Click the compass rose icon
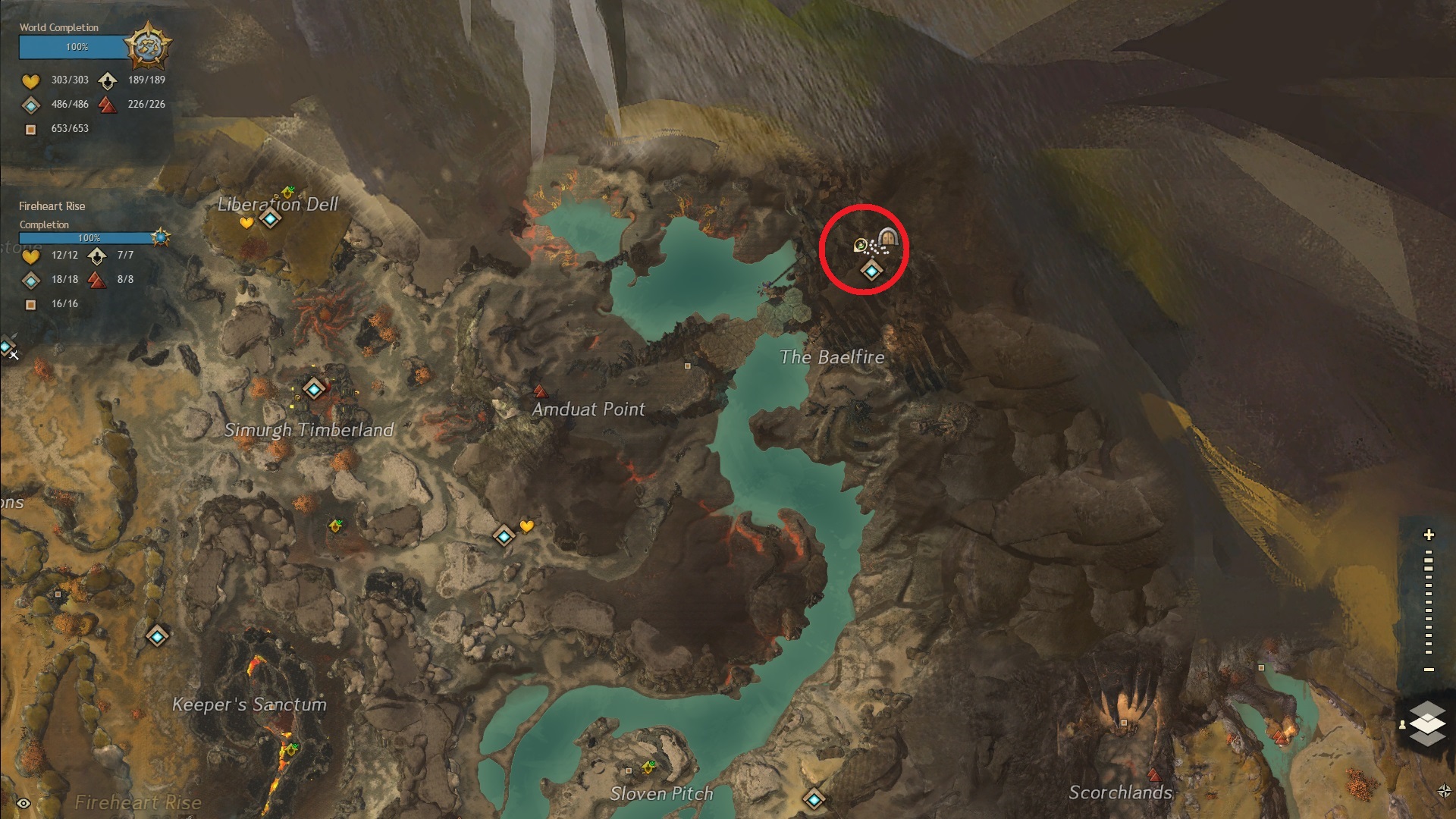 click(x=1444, y=791)
